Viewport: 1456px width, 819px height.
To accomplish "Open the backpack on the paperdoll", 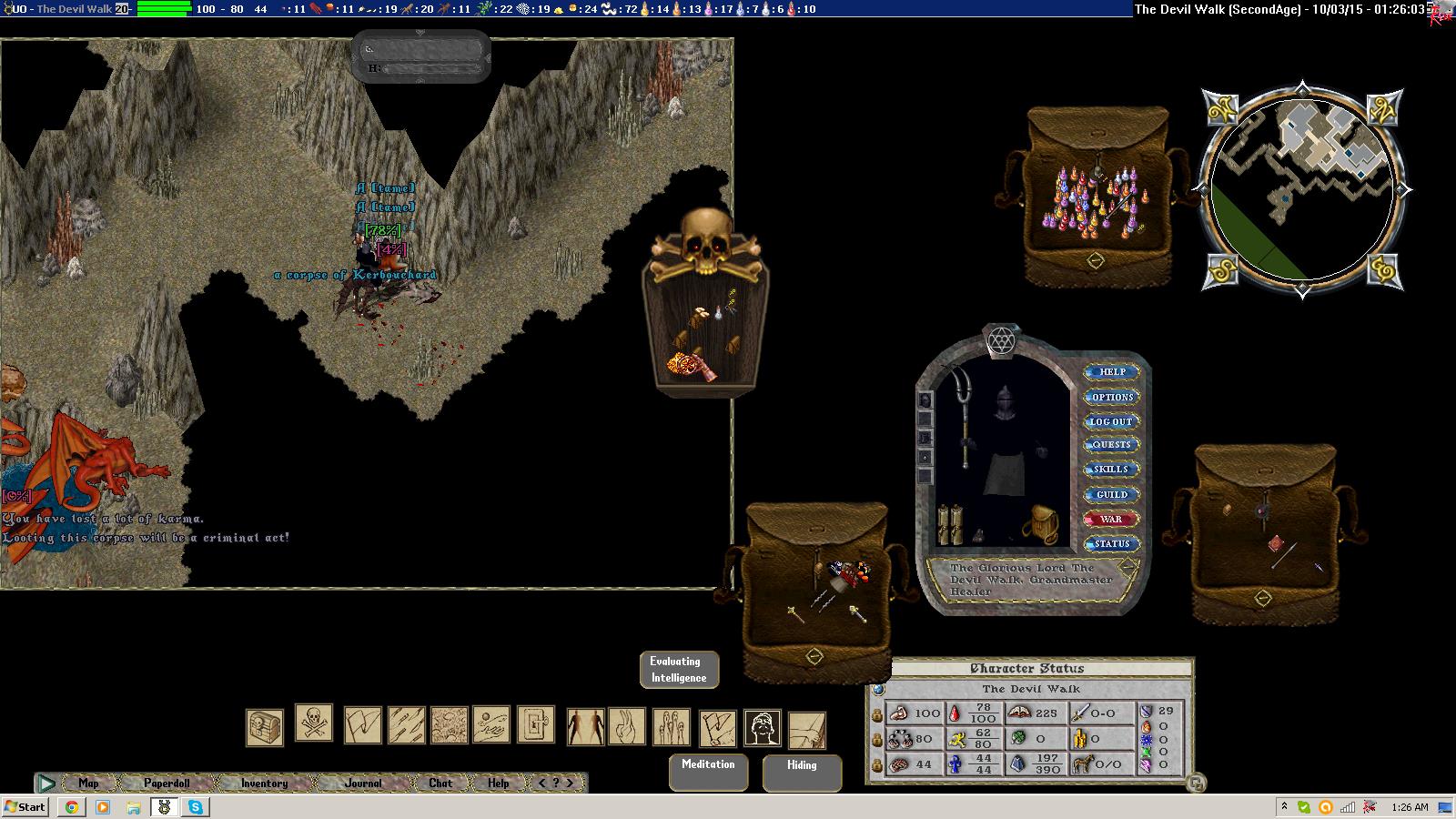I will point(1038,524).
